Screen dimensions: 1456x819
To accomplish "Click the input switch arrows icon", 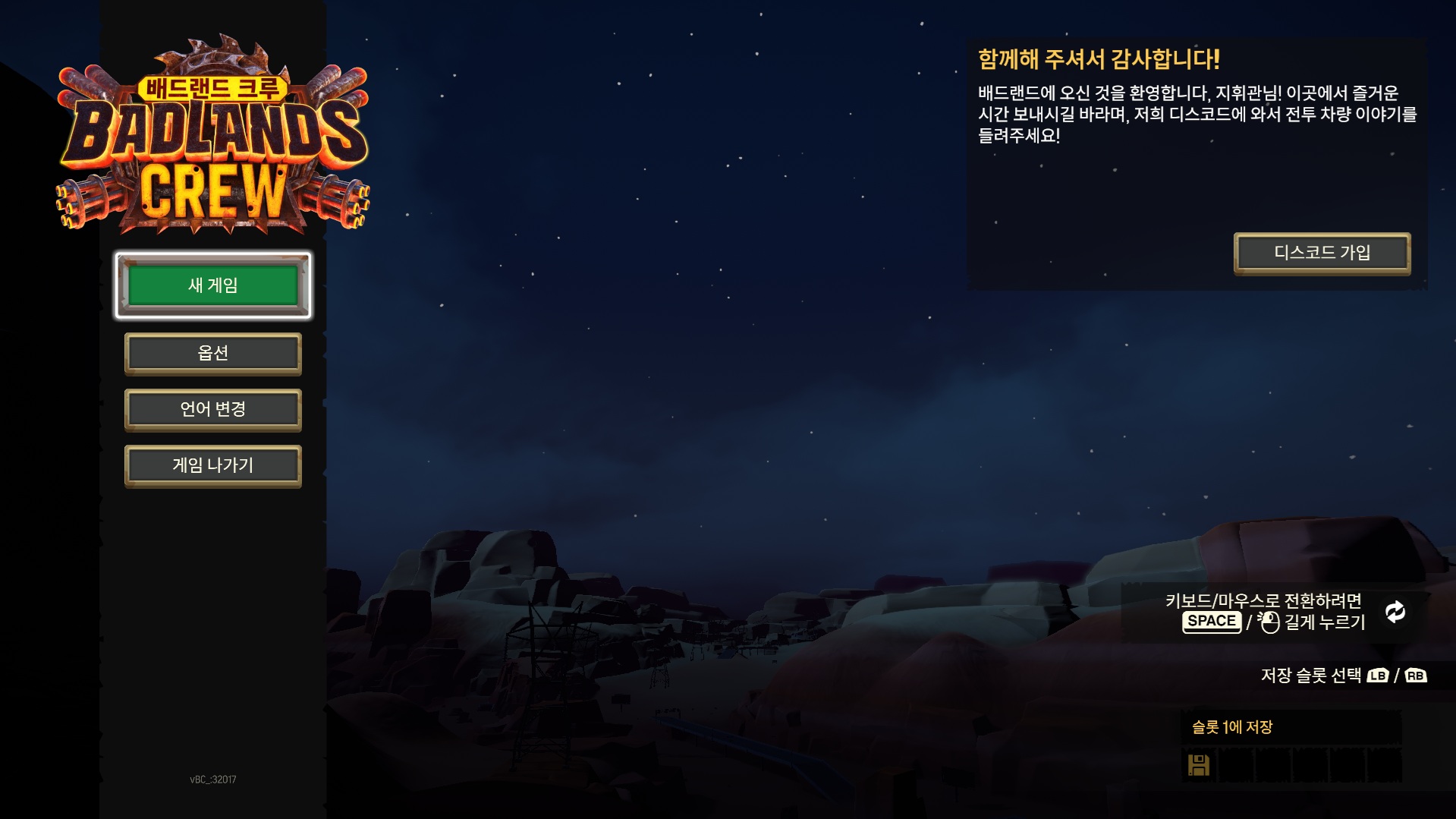I will tap(1395, 612).
